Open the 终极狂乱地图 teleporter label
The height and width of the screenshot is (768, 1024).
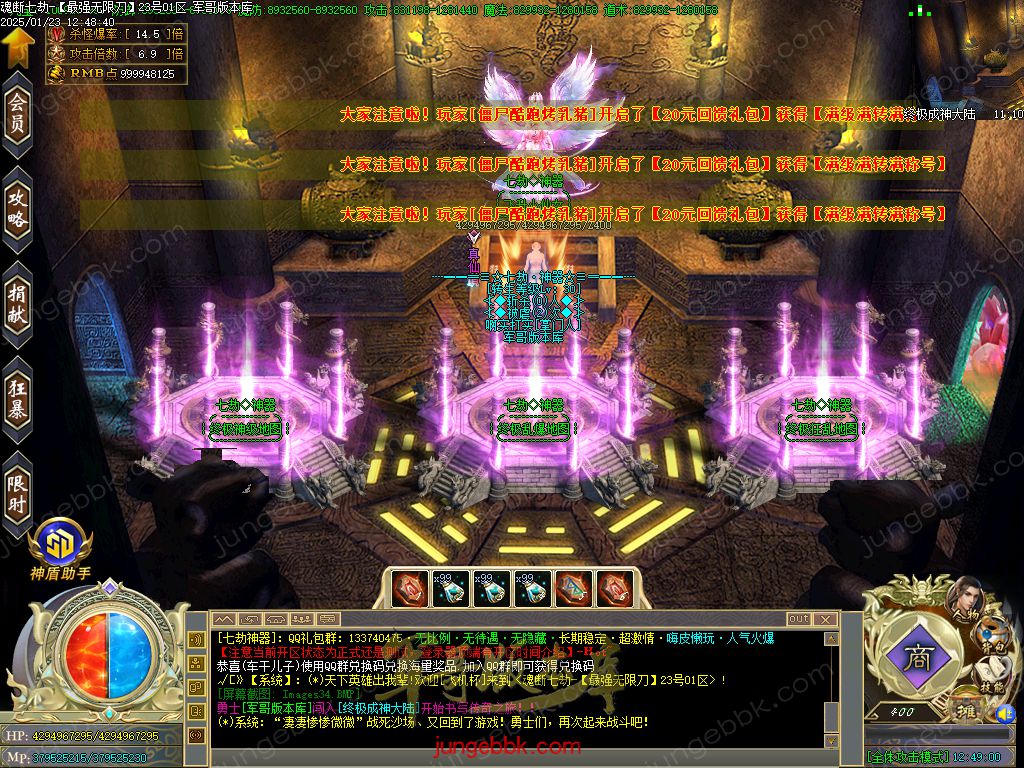pos(821,428)
